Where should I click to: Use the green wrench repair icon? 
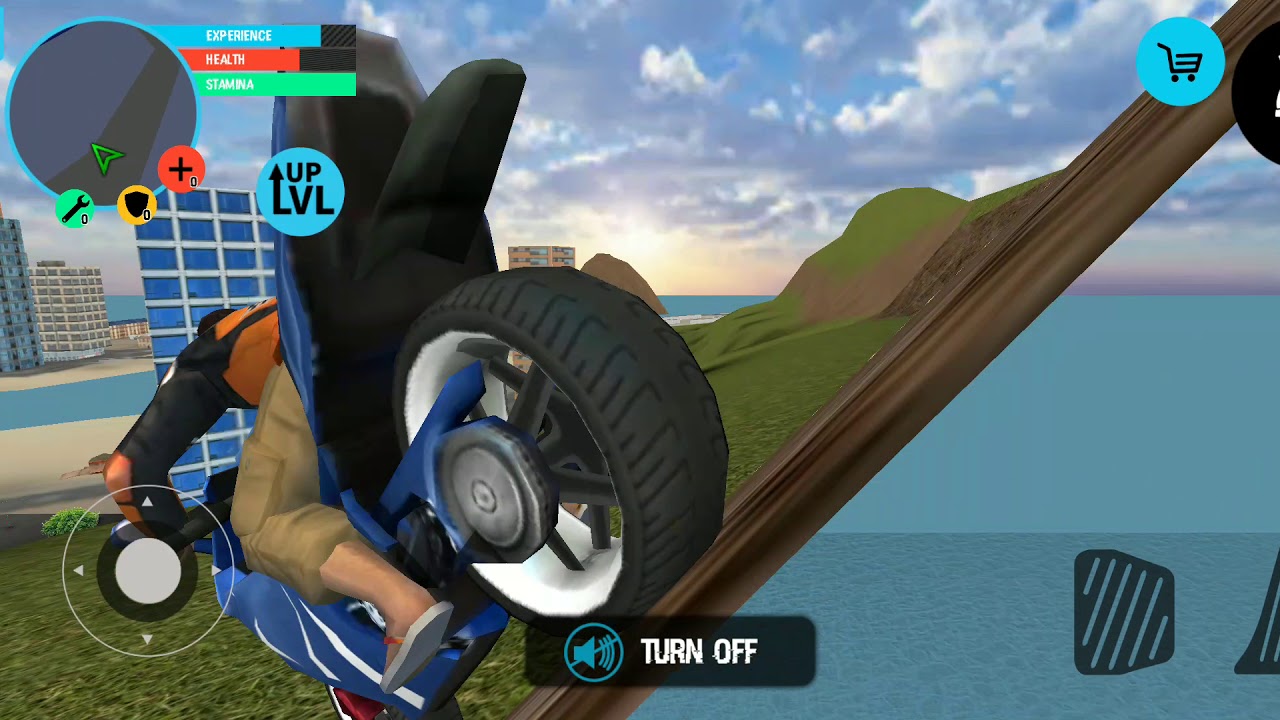[74, 208]
